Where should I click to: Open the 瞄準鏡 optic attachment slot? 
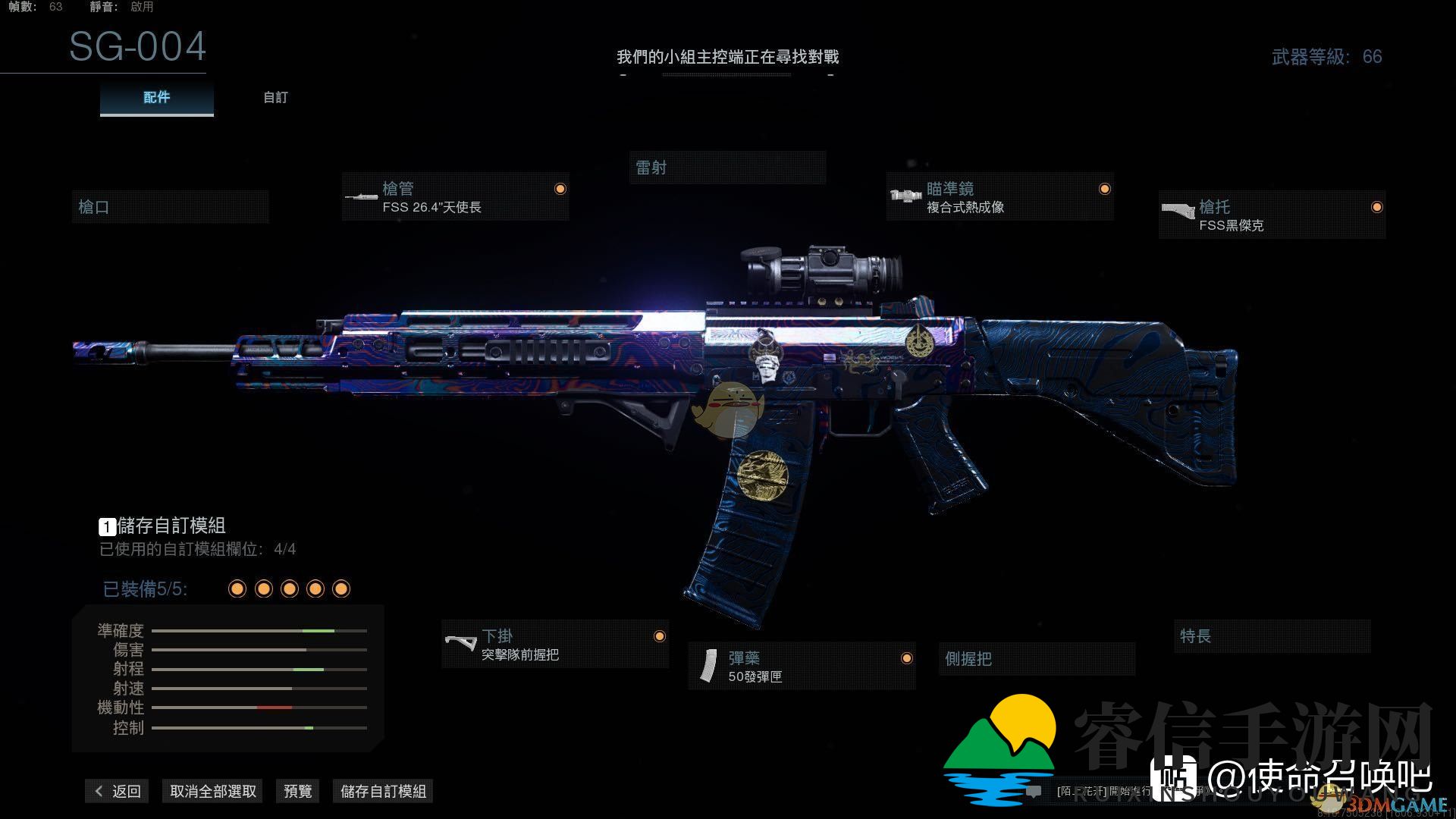point(999,197)
